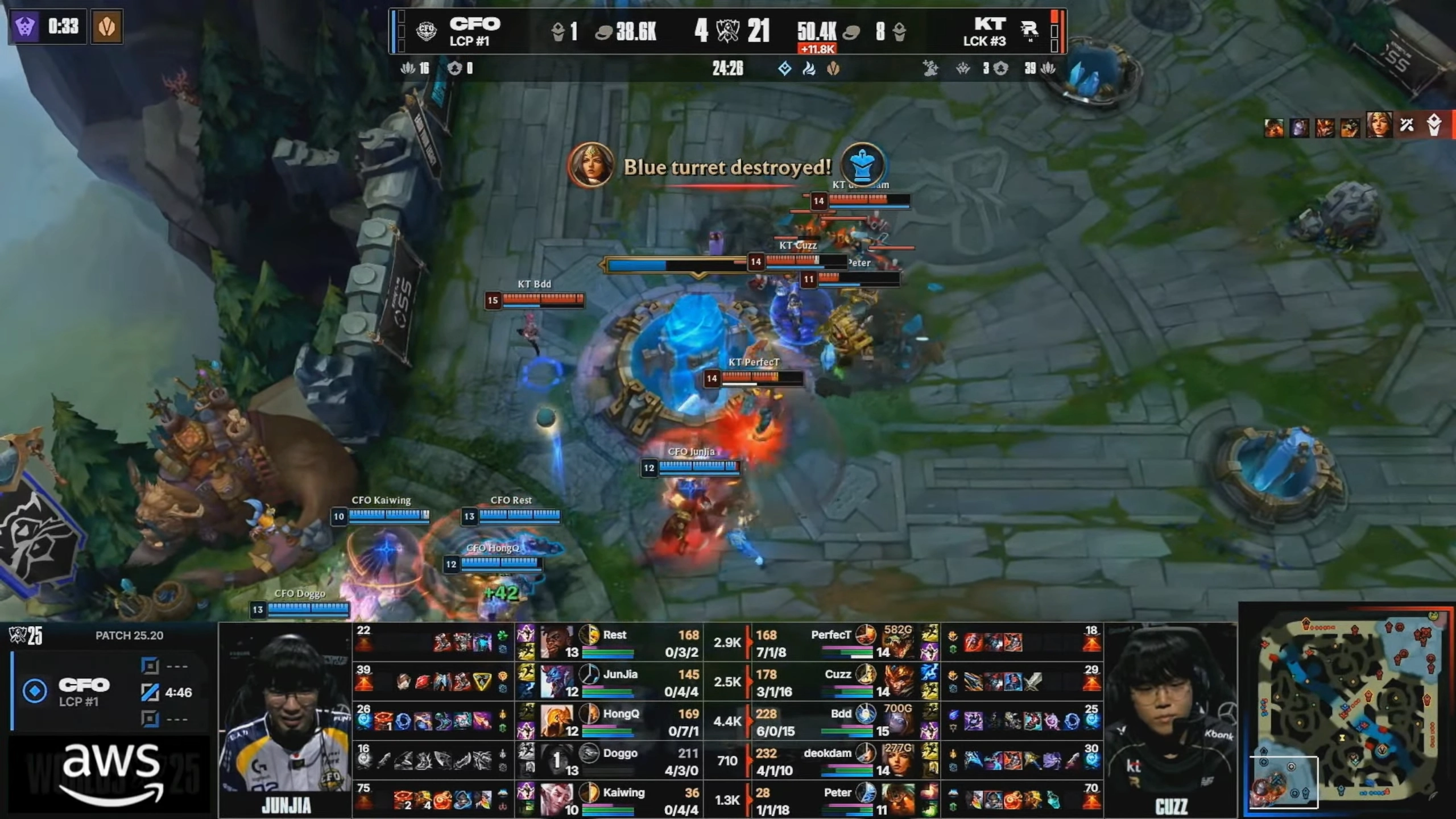The width and height of the screenshot is (1456, 819).
Task: Select the purple Baron buff timer icon
Action: 24,26
